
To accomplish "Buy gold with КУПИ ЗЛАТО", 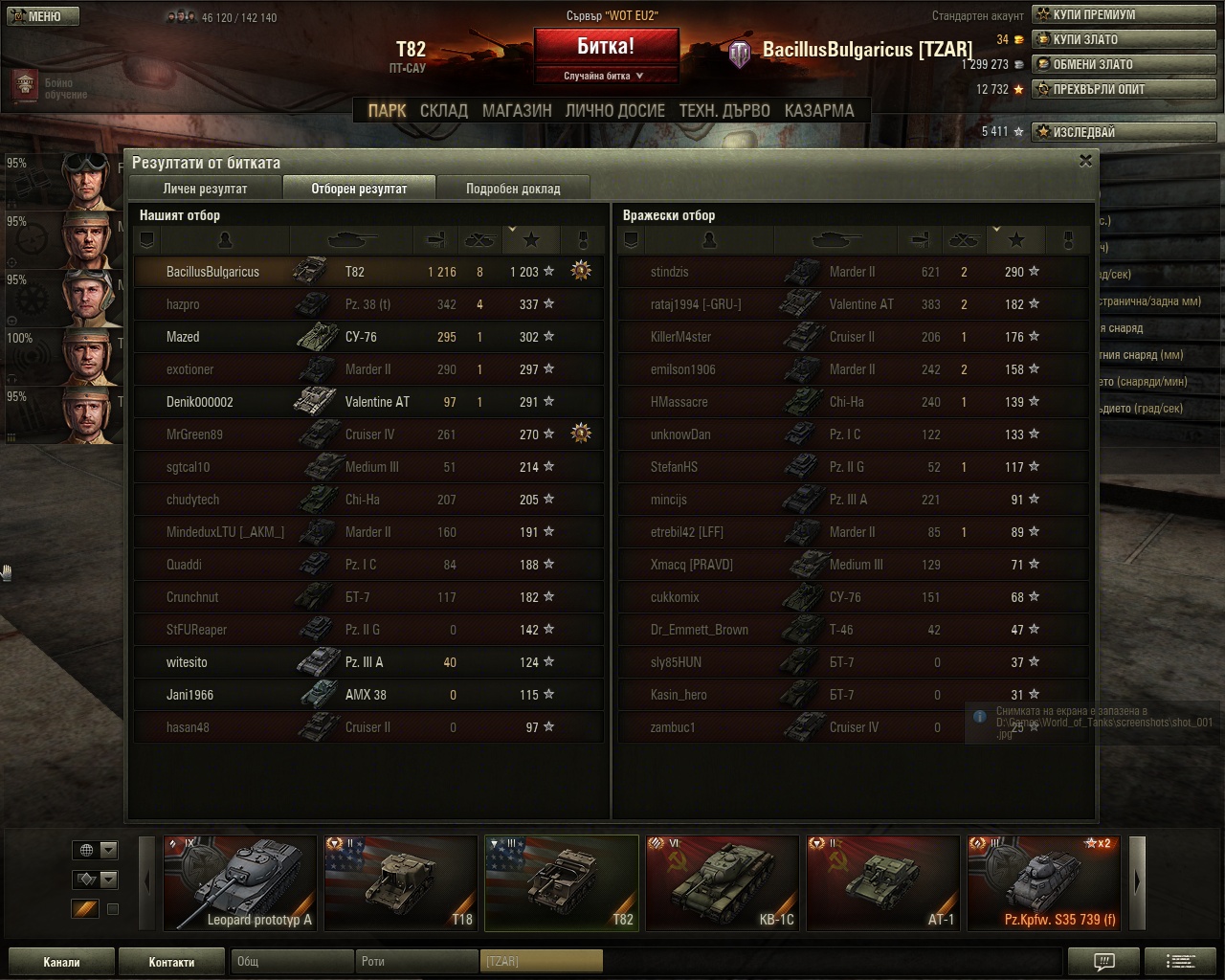I will 1124,39.
